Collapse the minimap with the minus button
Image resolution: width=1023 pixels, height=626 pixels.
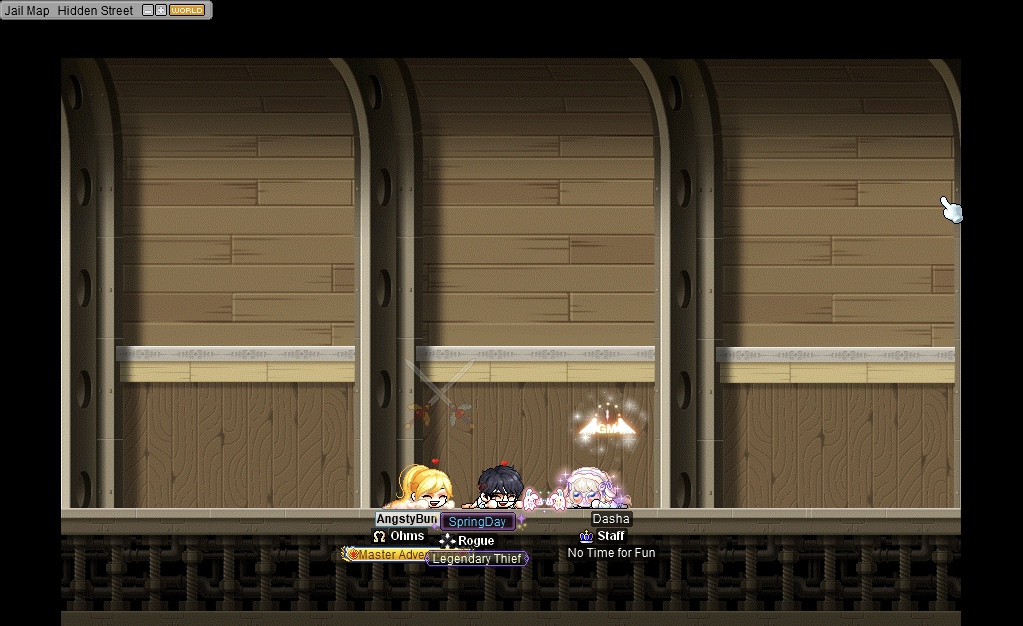tap(148, 11)
